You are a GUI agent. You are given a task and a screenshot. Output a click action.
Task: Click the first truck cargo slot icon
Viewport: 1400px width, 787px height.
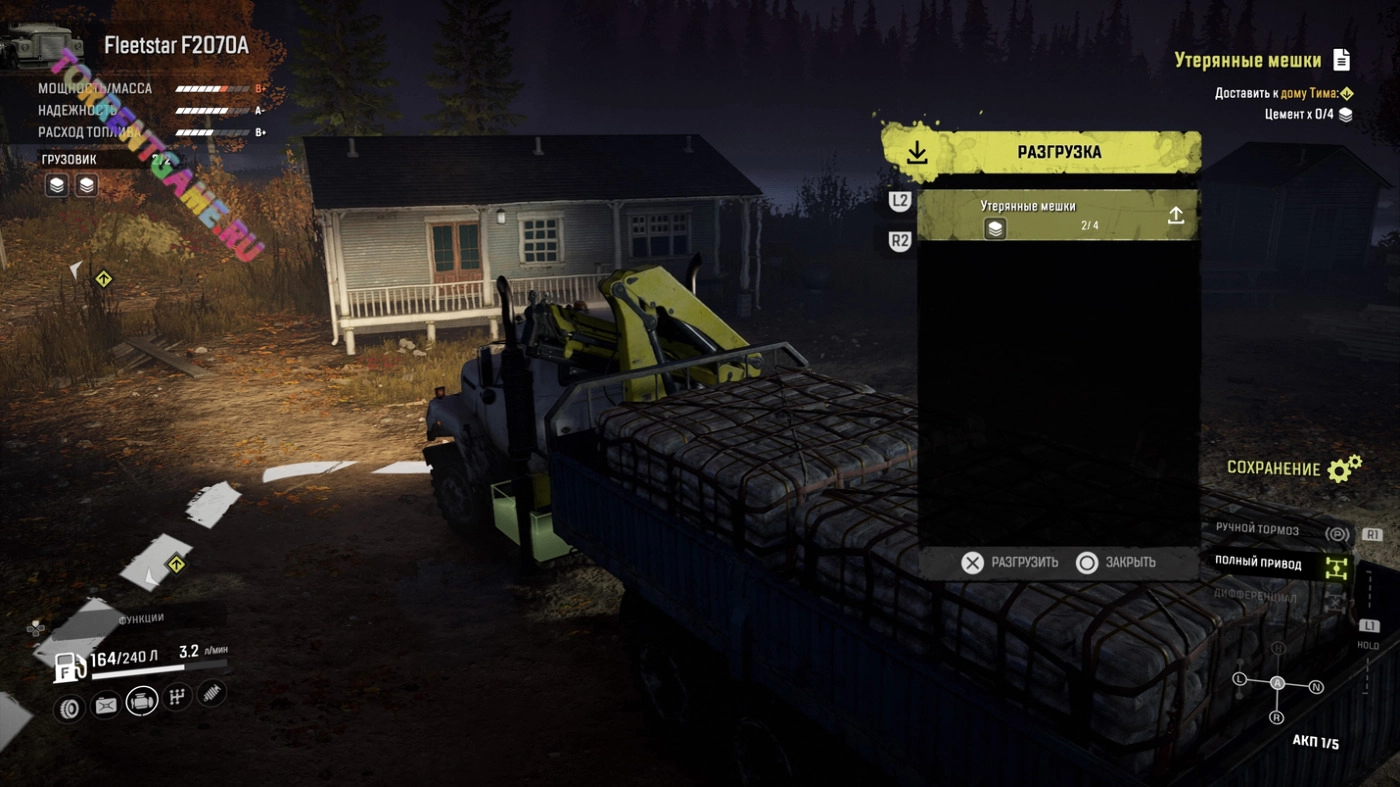click(57, 185)
